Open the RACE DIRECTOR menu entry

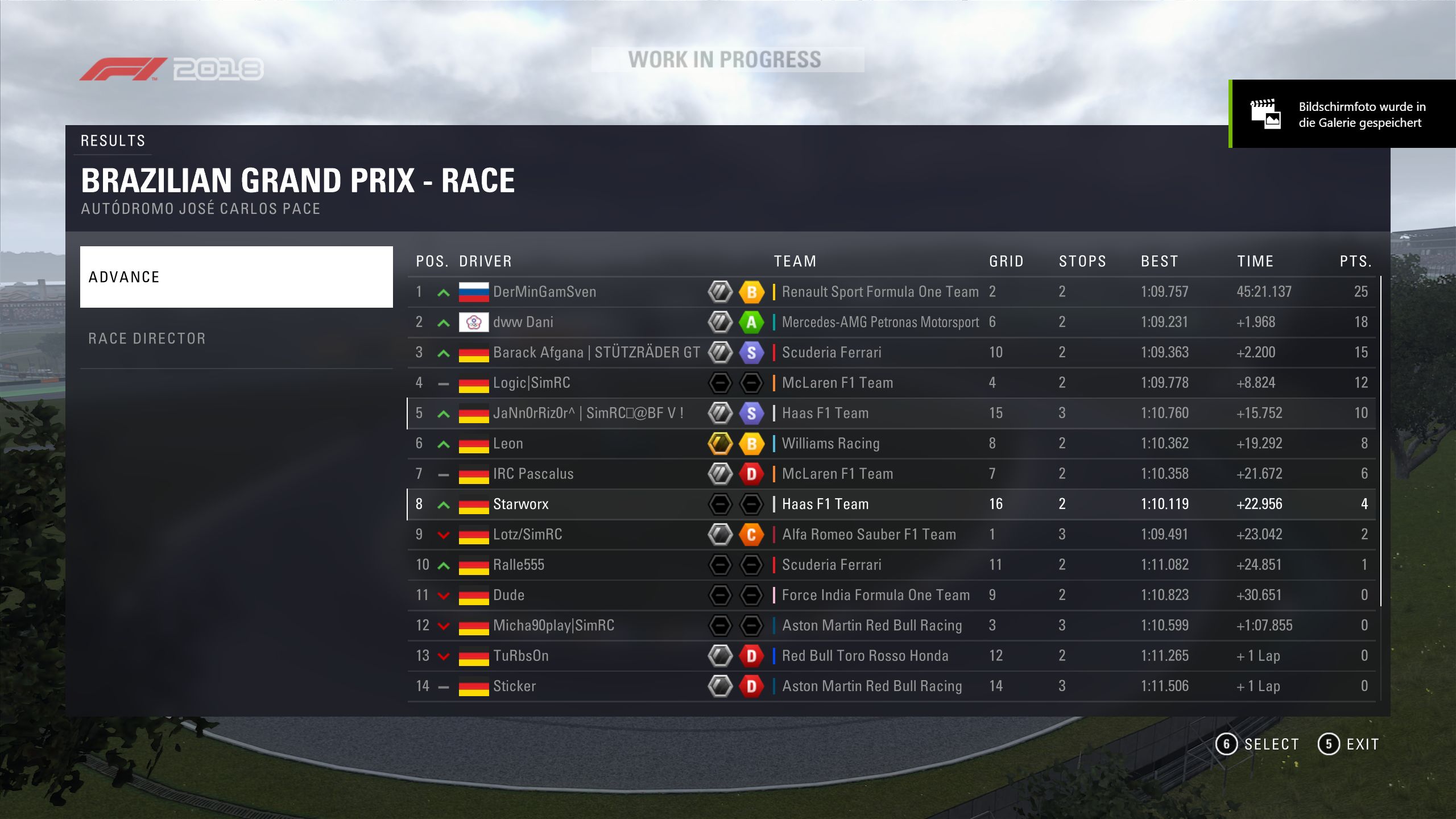coord(236,338)
